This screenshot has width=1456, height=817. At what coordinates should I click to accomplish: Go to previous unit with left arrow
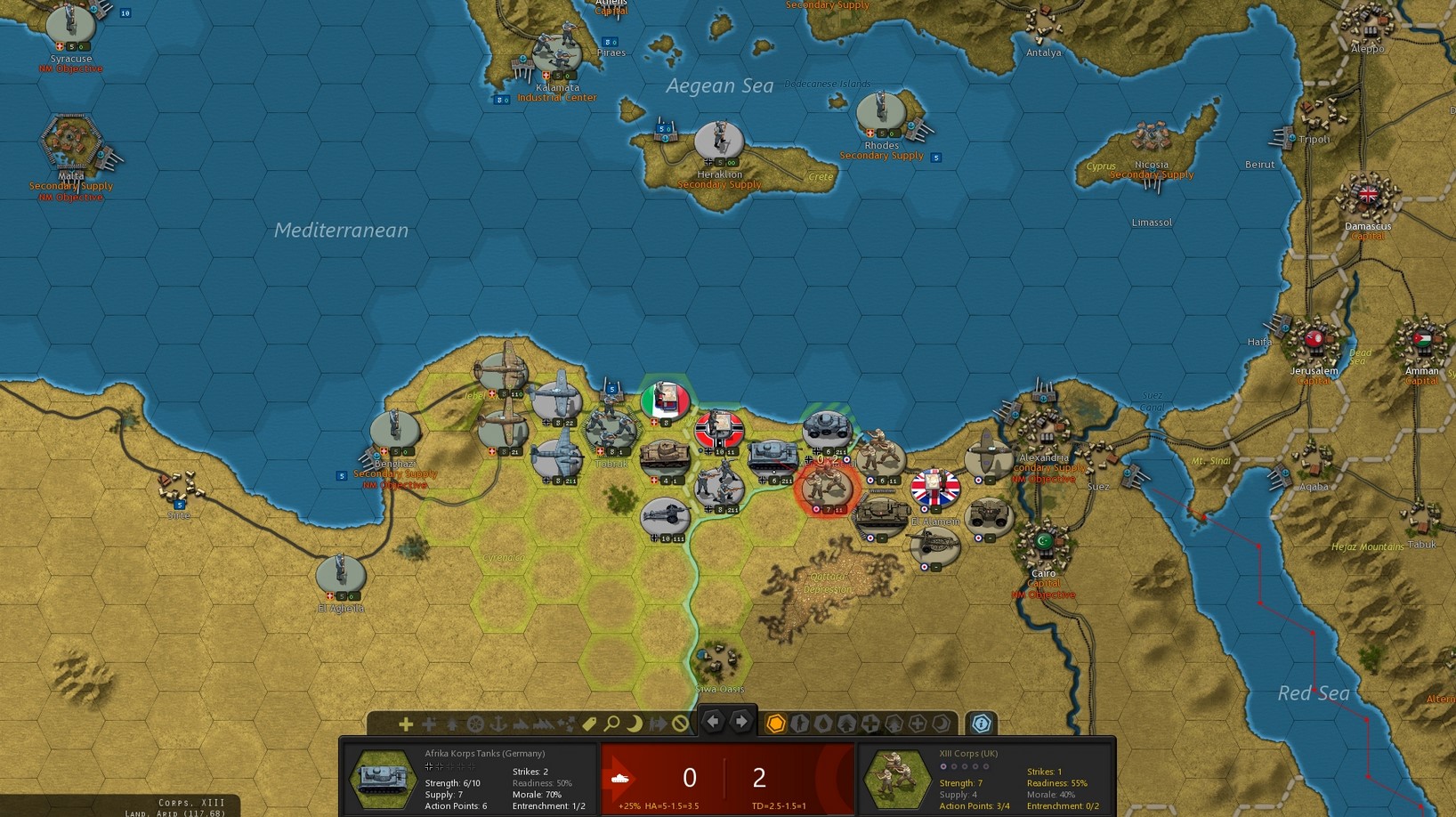[713, 722]
